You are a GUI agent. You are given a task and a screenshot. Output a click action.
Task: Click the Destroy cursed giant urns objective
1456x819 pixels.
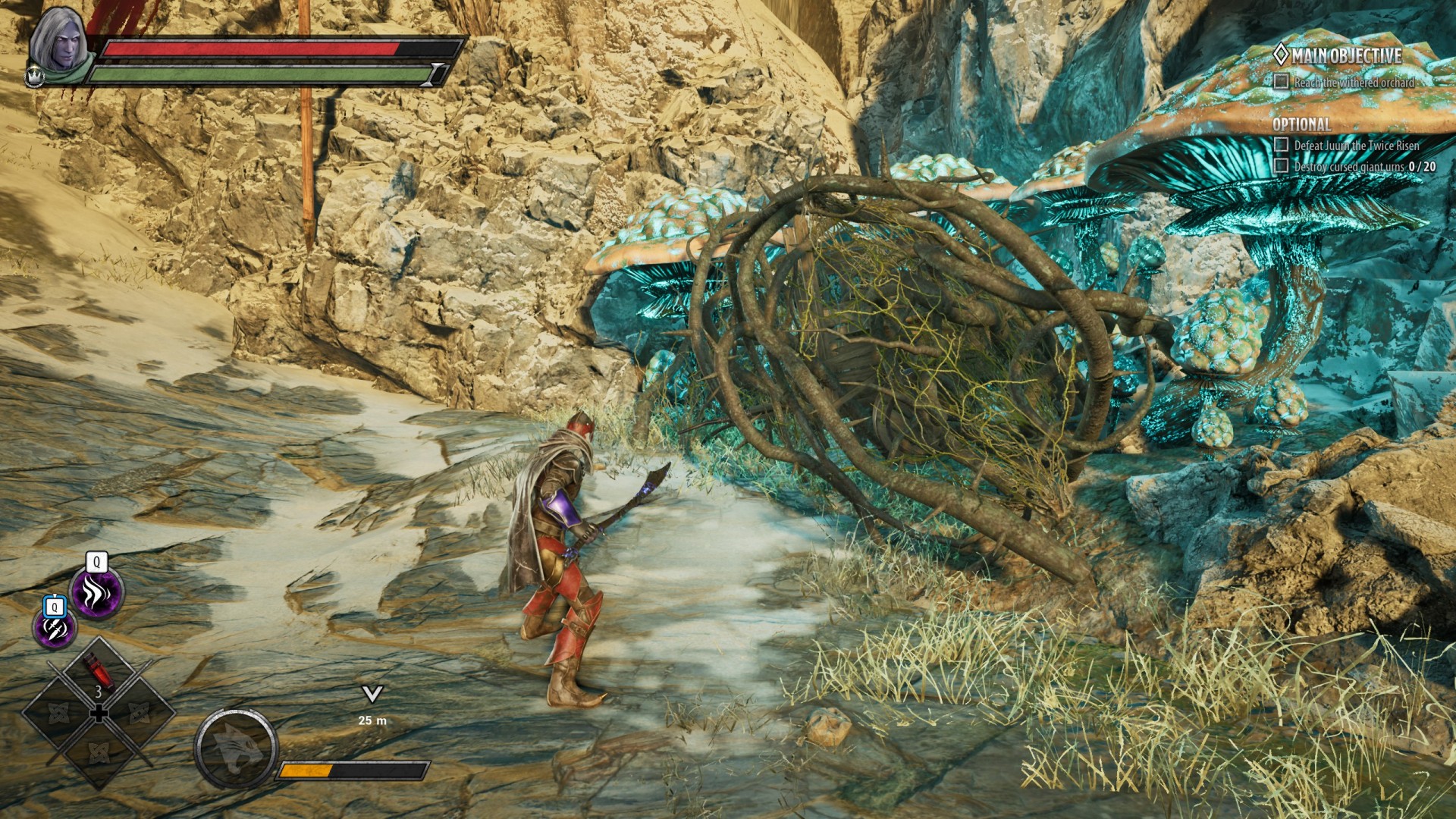pyautogui.click(x=1363, y=166)
